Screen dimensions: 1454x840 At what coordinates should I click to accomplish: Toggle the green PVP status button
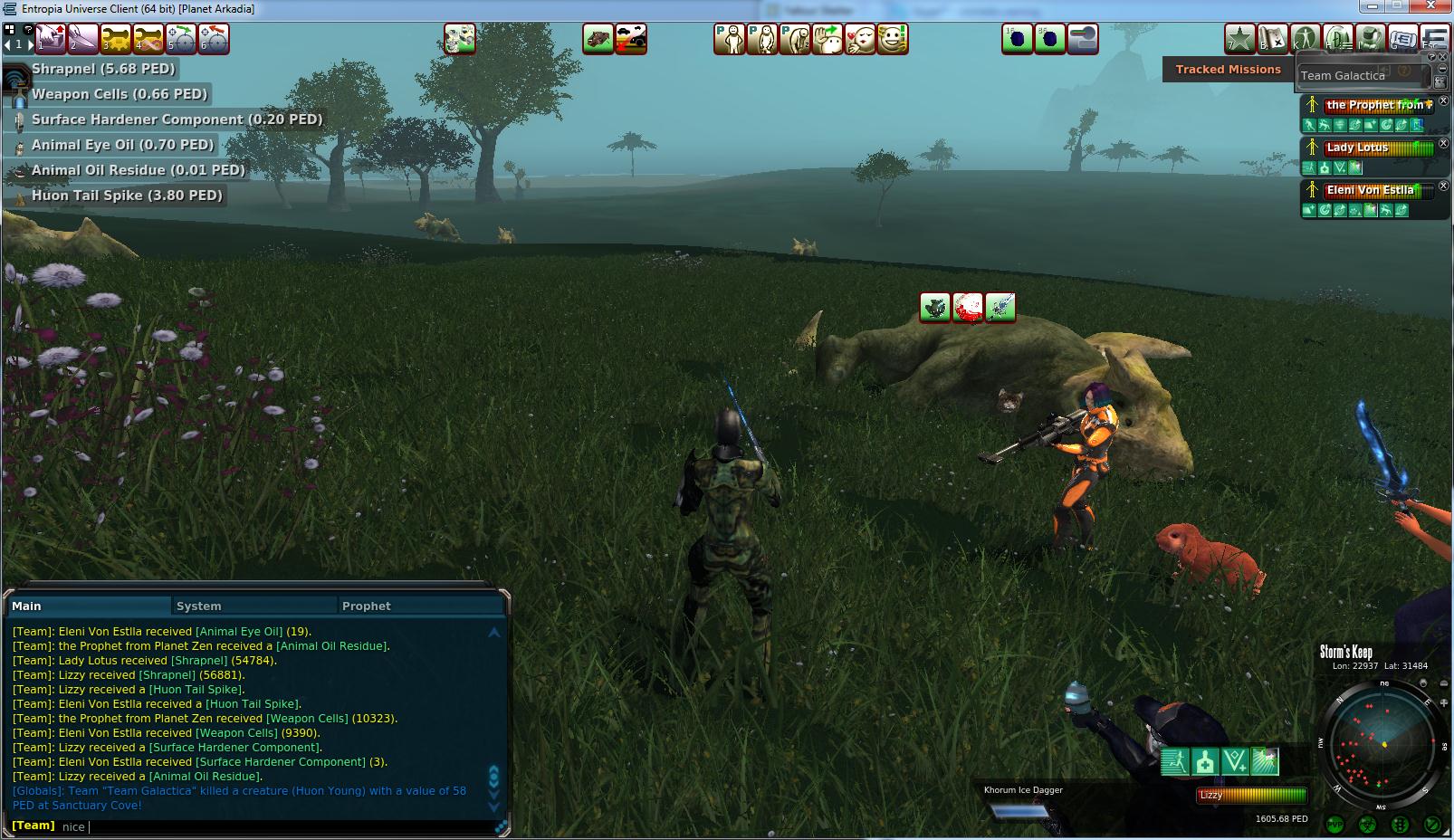pyautogui.click(x=1334, y=825)
